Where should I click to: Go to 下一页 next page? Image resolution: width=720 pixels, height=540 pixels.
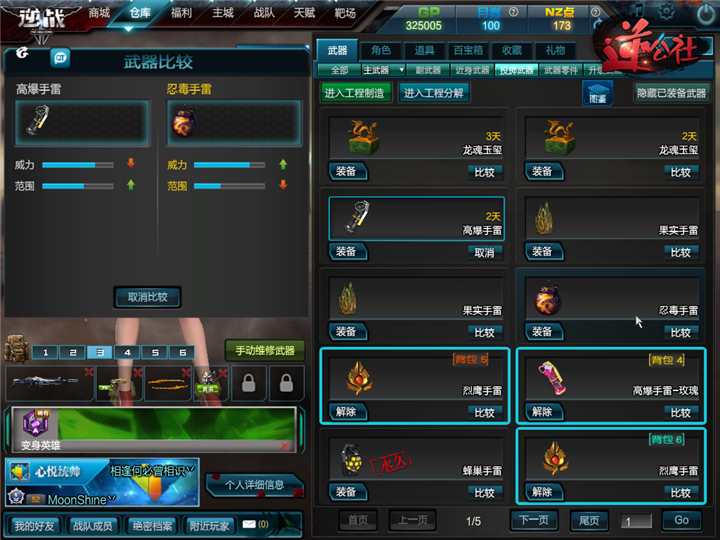coord(535,520)
